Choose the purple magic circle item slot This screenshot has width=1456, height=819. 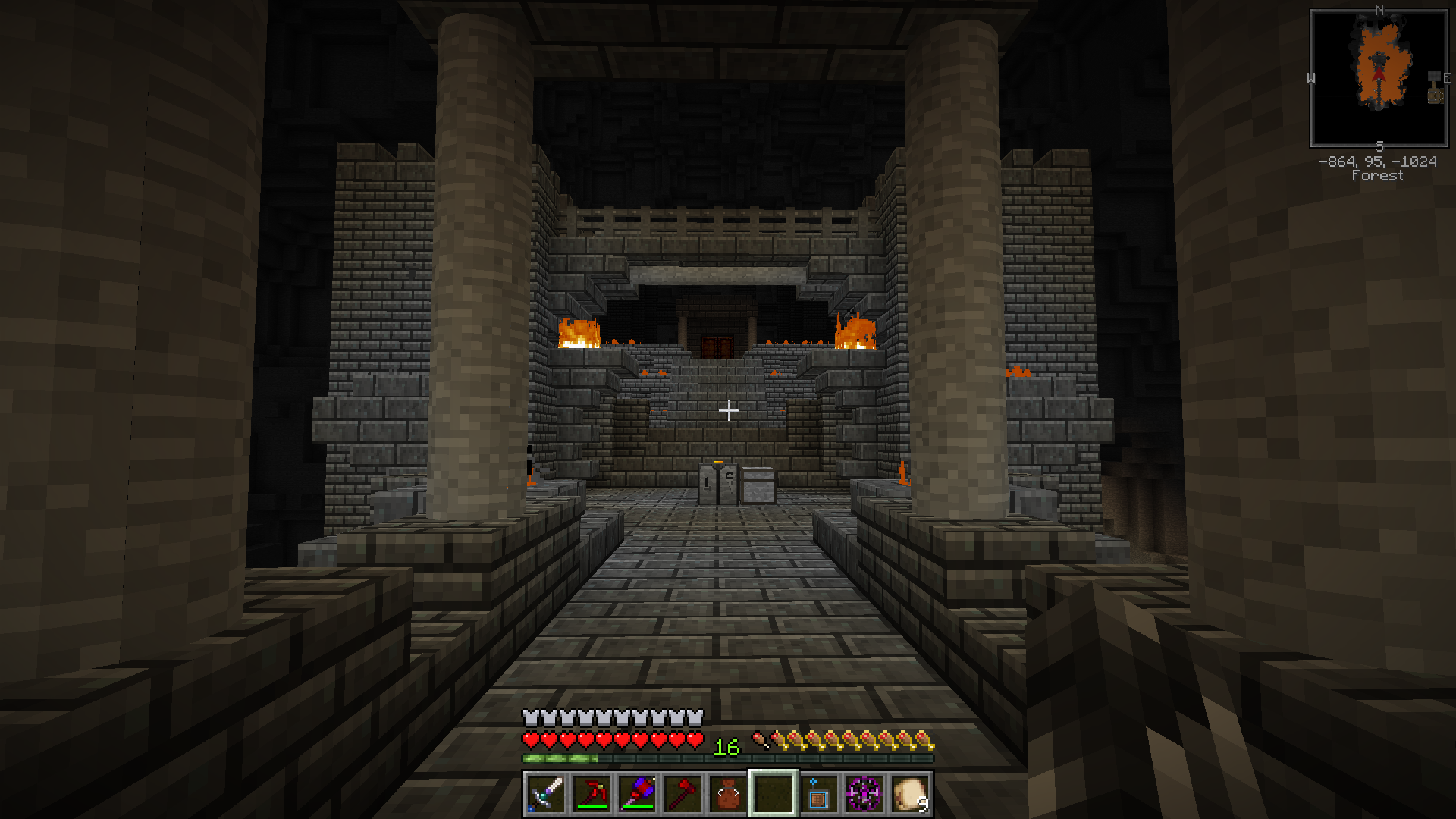[864, 793]
